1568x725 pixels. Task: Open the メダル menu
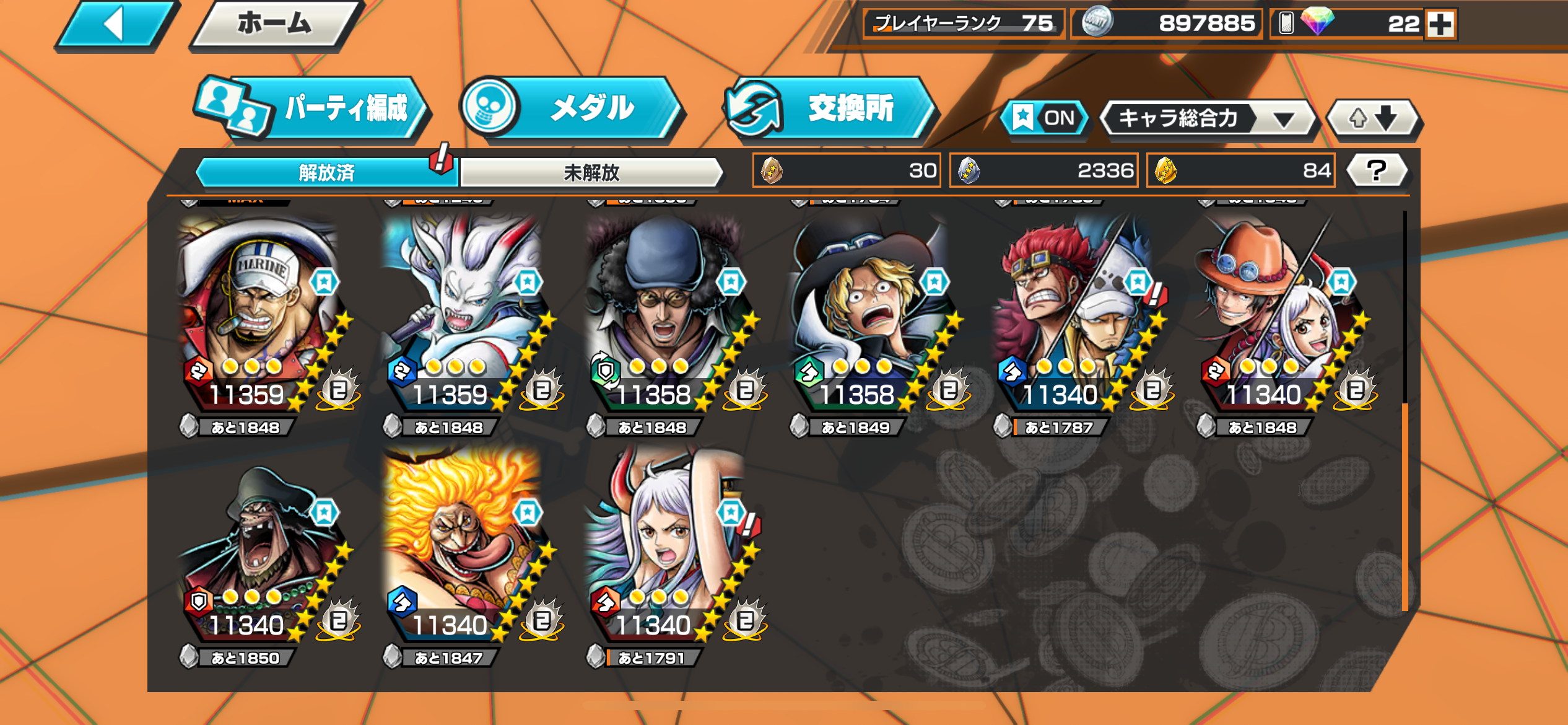[573, 109]
